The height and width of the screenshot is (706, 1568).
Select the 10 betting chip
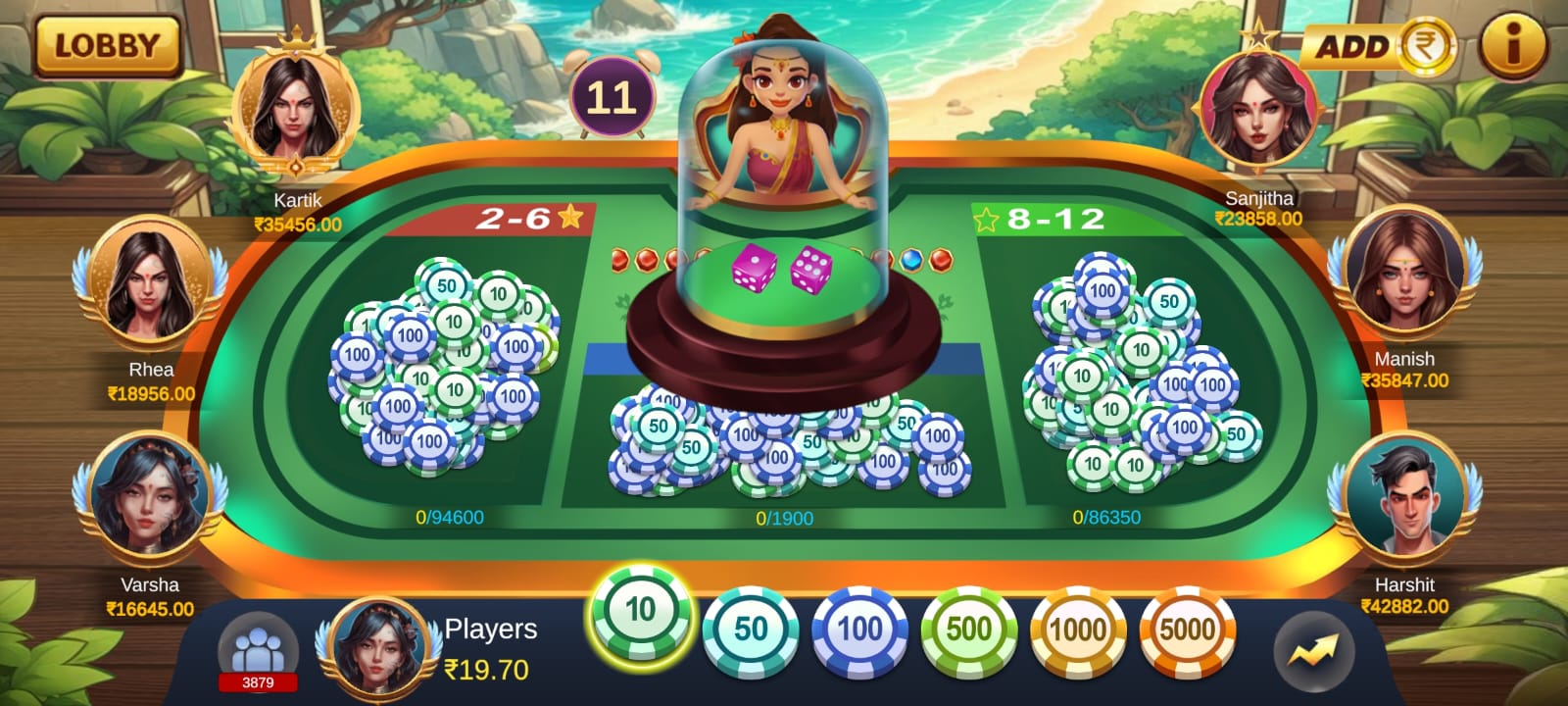tap(640, 612)
